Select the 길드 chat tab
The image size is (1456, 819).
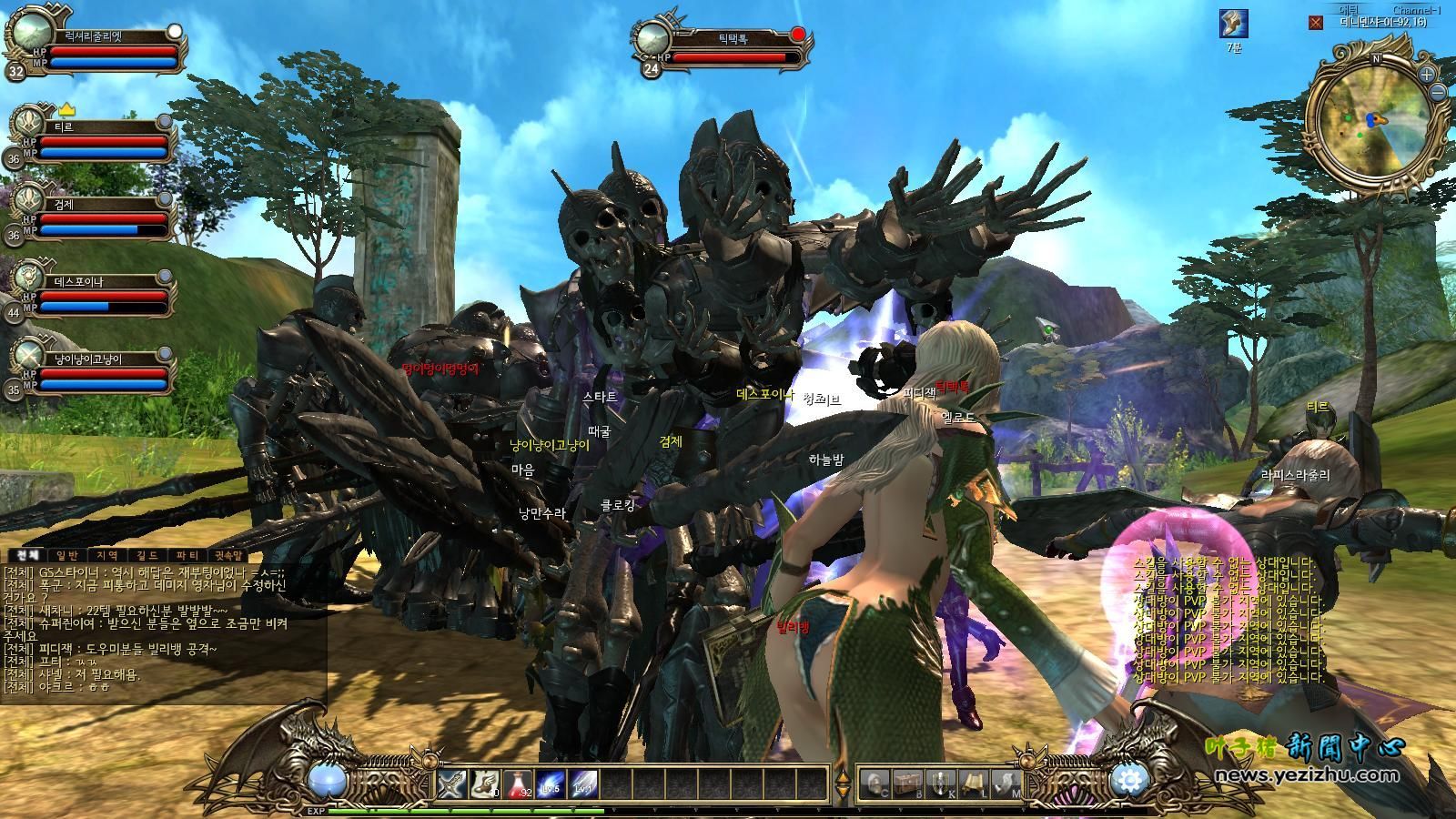(147, 555)
